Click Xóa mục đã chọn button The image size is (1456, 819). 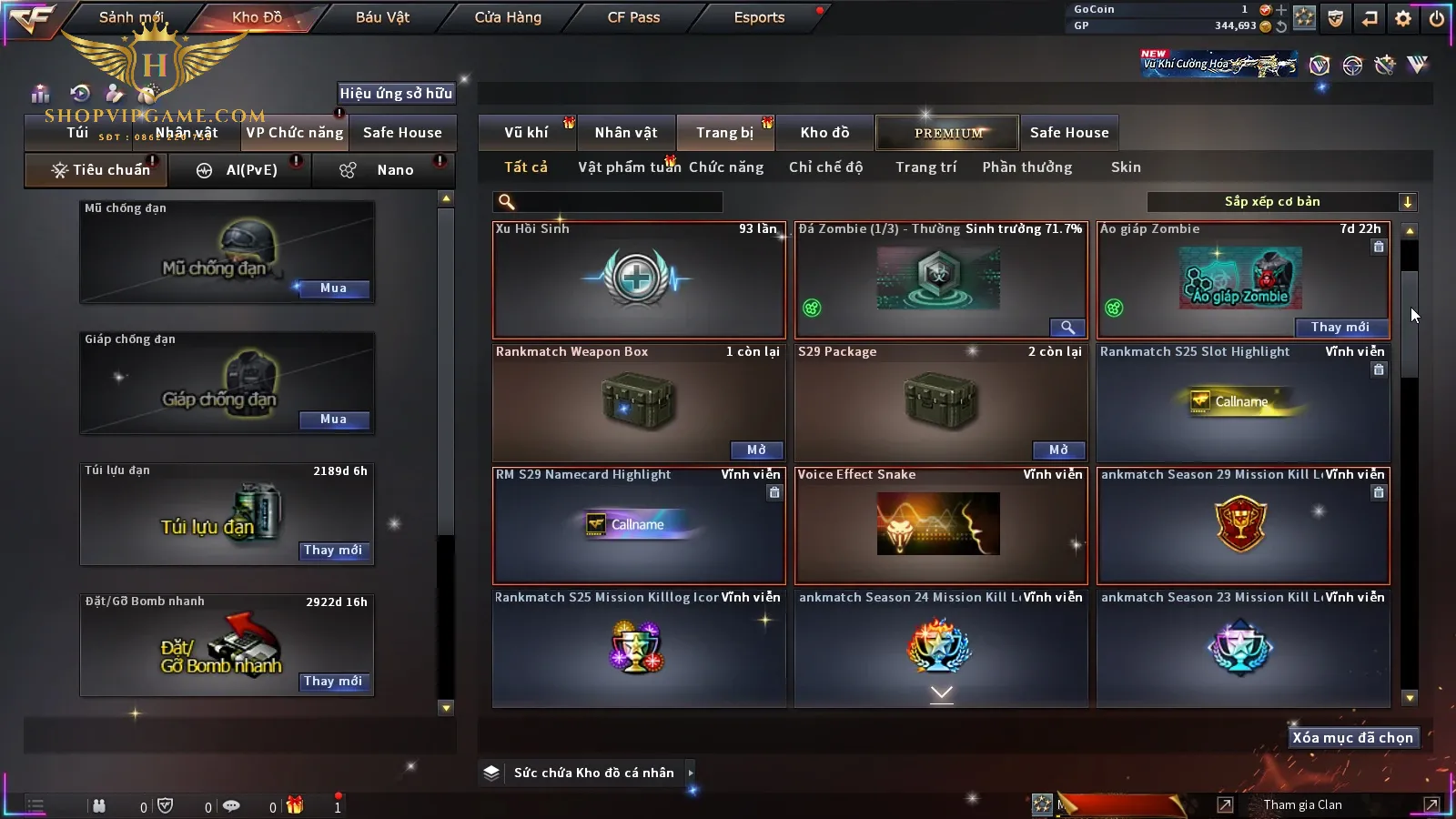1352,738
